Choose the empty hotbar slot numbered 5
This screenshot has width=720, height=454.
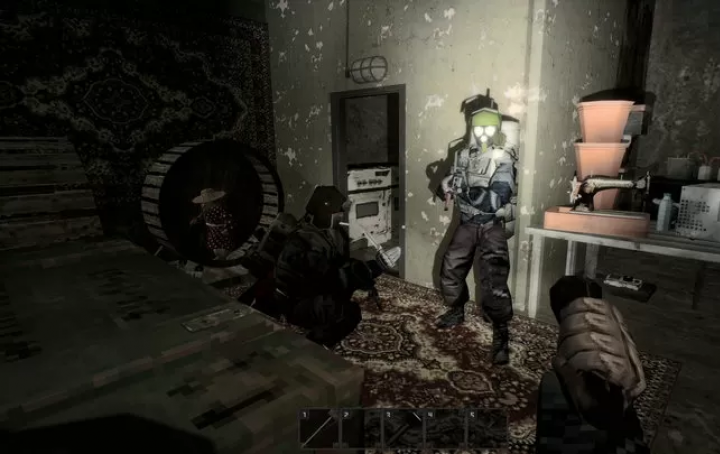coord(488,428)
